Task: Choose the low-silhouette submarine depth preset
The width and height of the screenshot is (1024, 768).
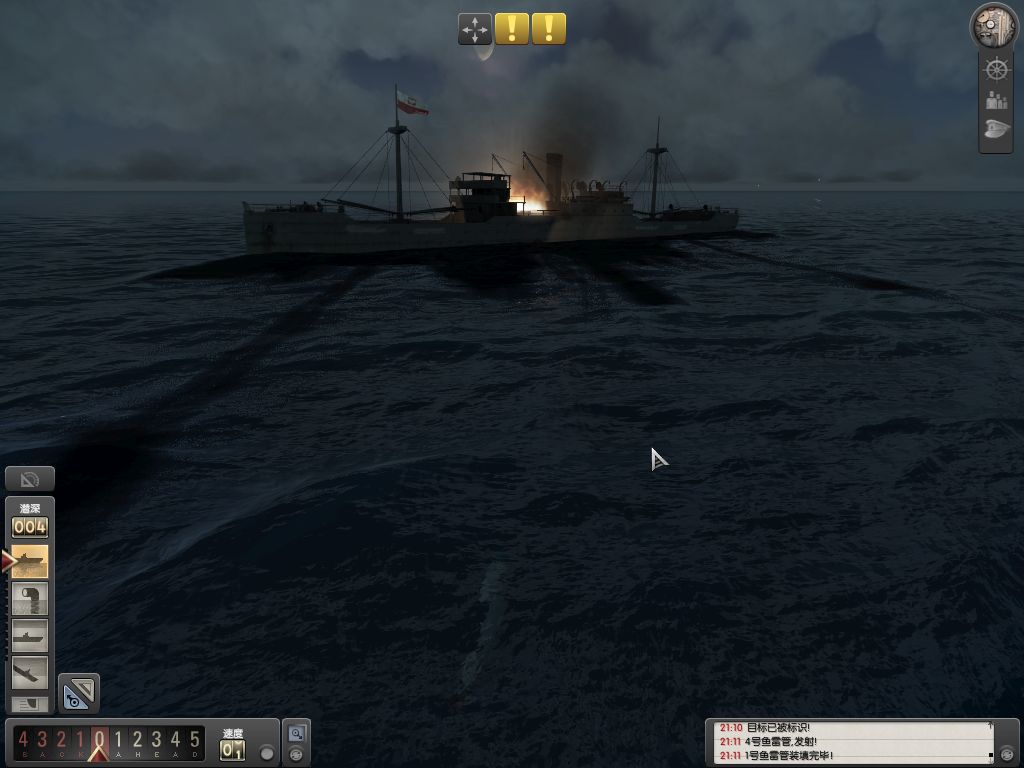Action: pos(30,636)
